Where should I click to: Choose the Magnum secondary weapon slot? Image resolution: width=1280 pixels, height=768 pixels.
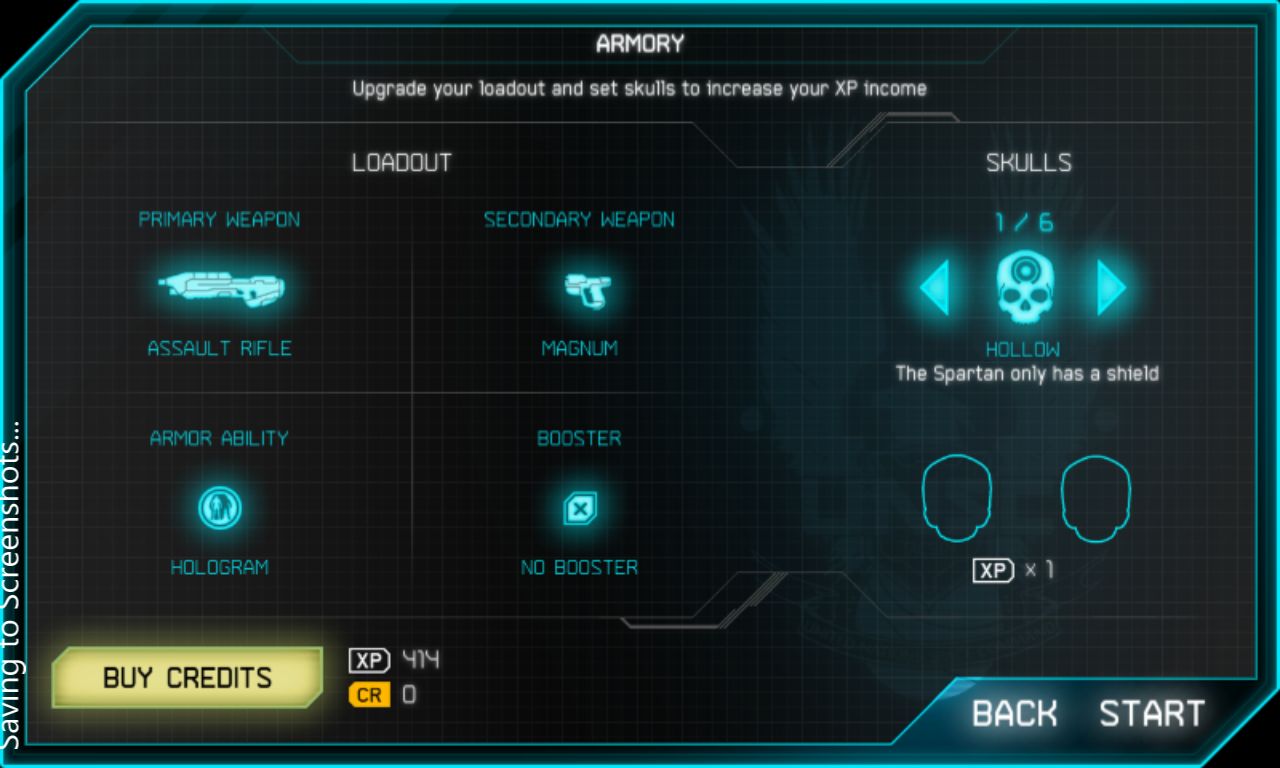tap(579, 290)
